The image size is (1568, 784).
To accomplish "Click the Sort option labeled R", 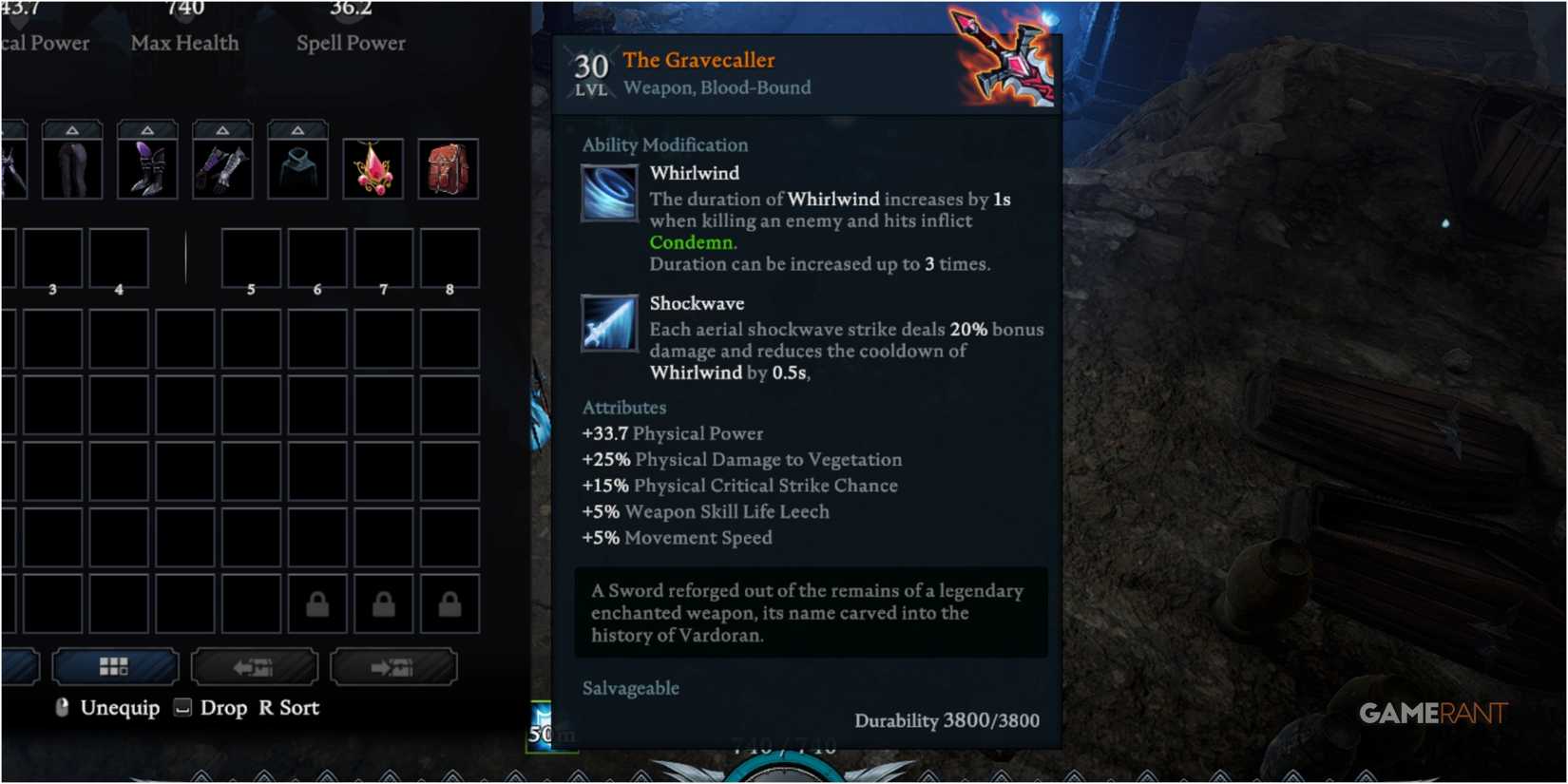I will click(x=290, y=707).
